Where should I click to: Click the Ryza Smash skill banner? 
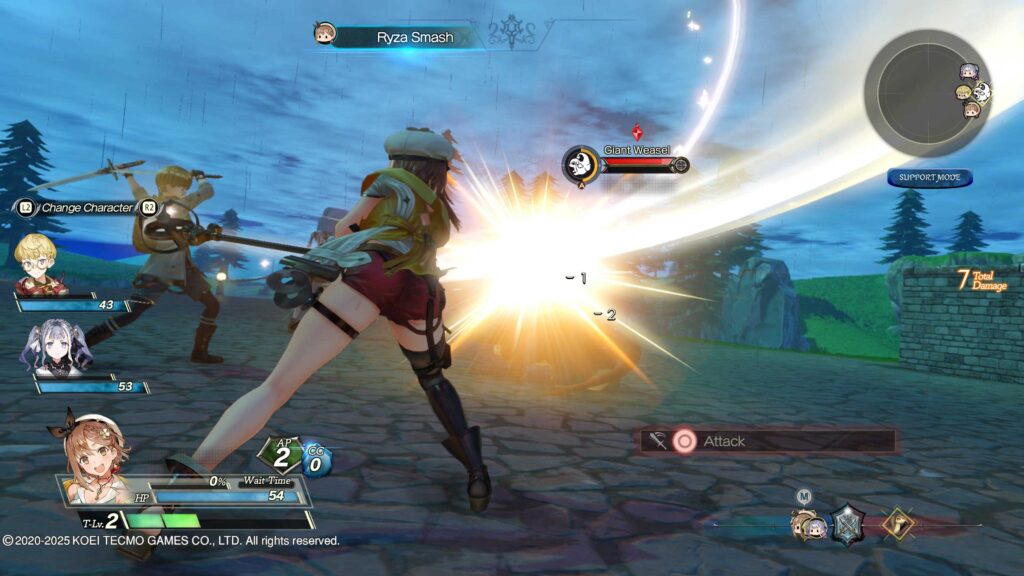414,37
